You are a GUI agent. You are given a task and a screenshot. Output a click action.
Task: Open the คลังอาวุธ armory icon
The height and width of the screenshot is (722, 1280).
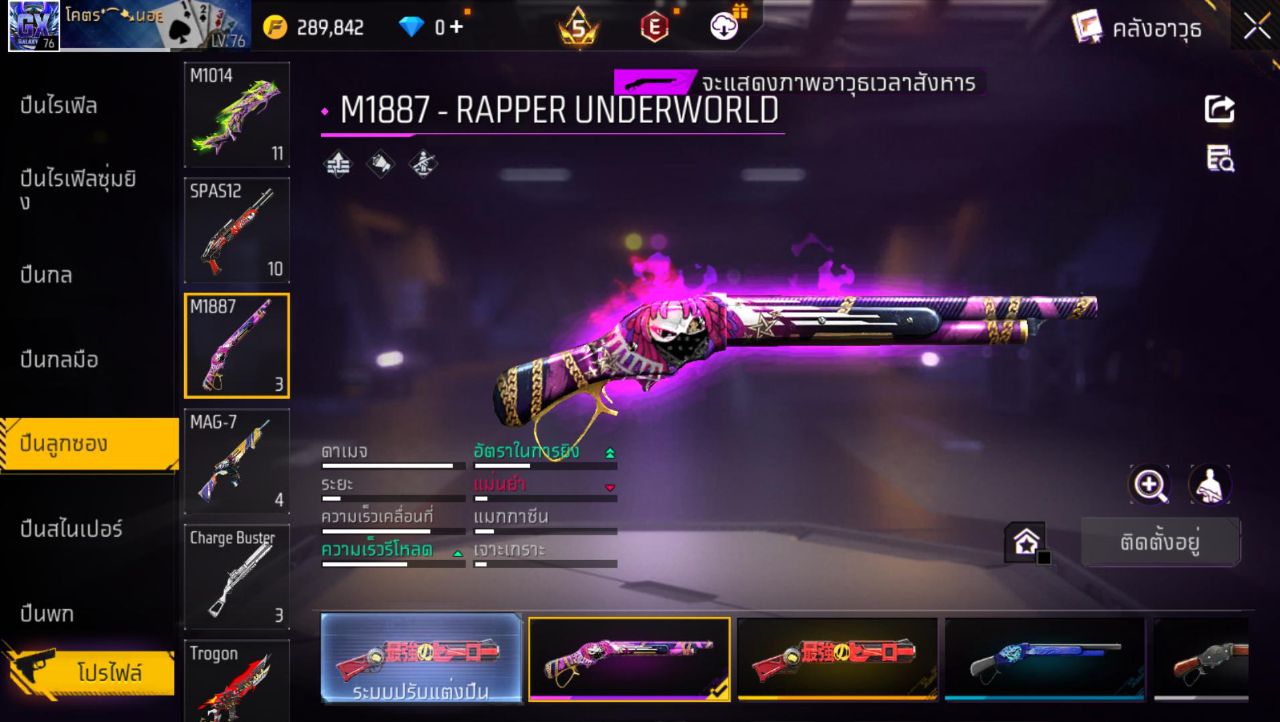coord(1085,27)
